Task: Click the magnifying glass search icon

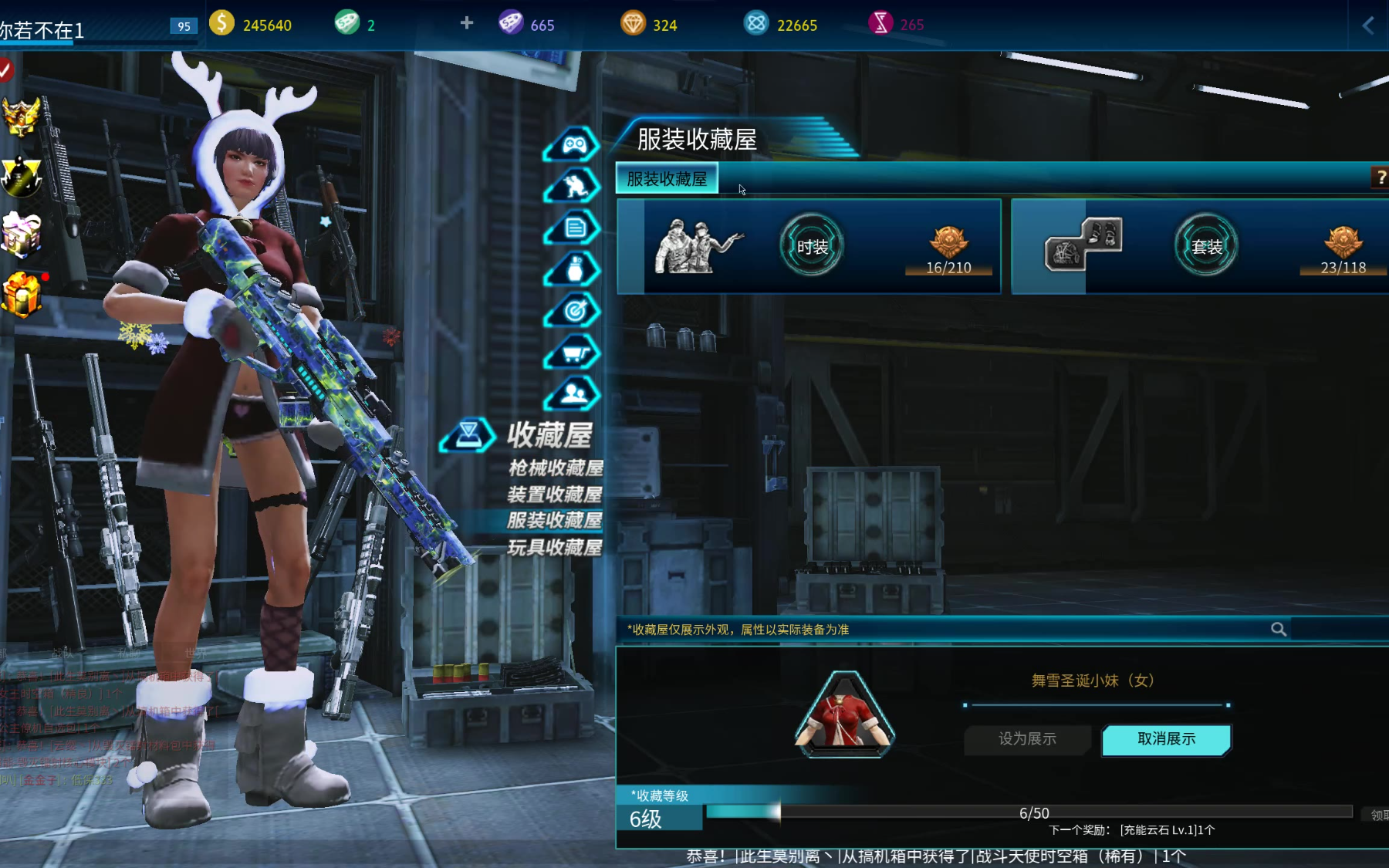Action: pos(1279,630)
